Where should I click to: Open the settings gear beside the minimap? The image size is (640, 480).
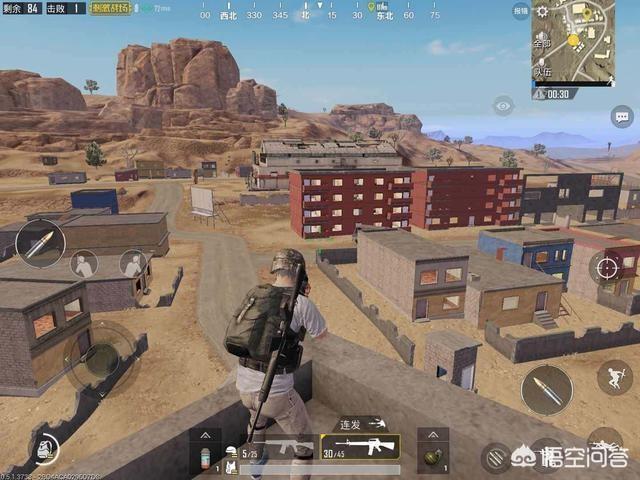(542, 11)
